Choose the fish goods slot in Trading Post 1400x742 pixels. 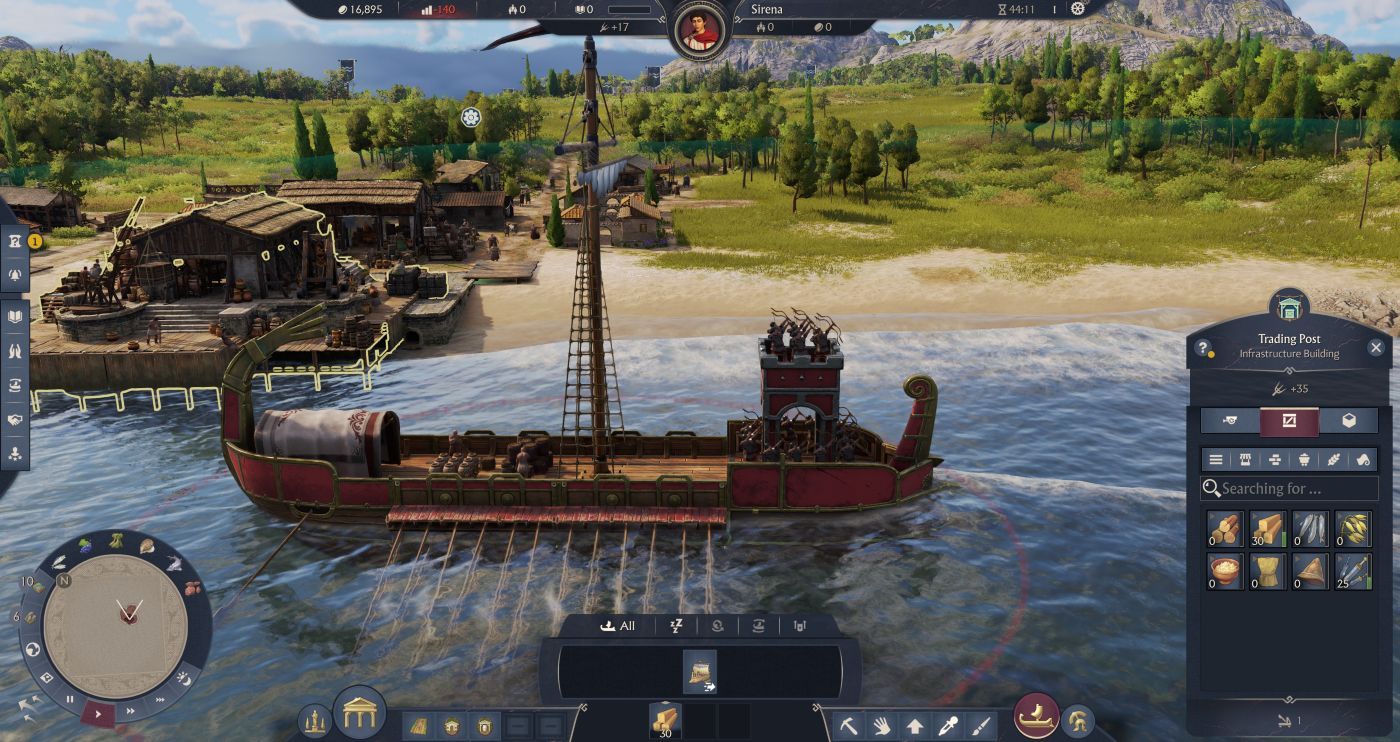pyautogui.click(x=1310, y=529)
